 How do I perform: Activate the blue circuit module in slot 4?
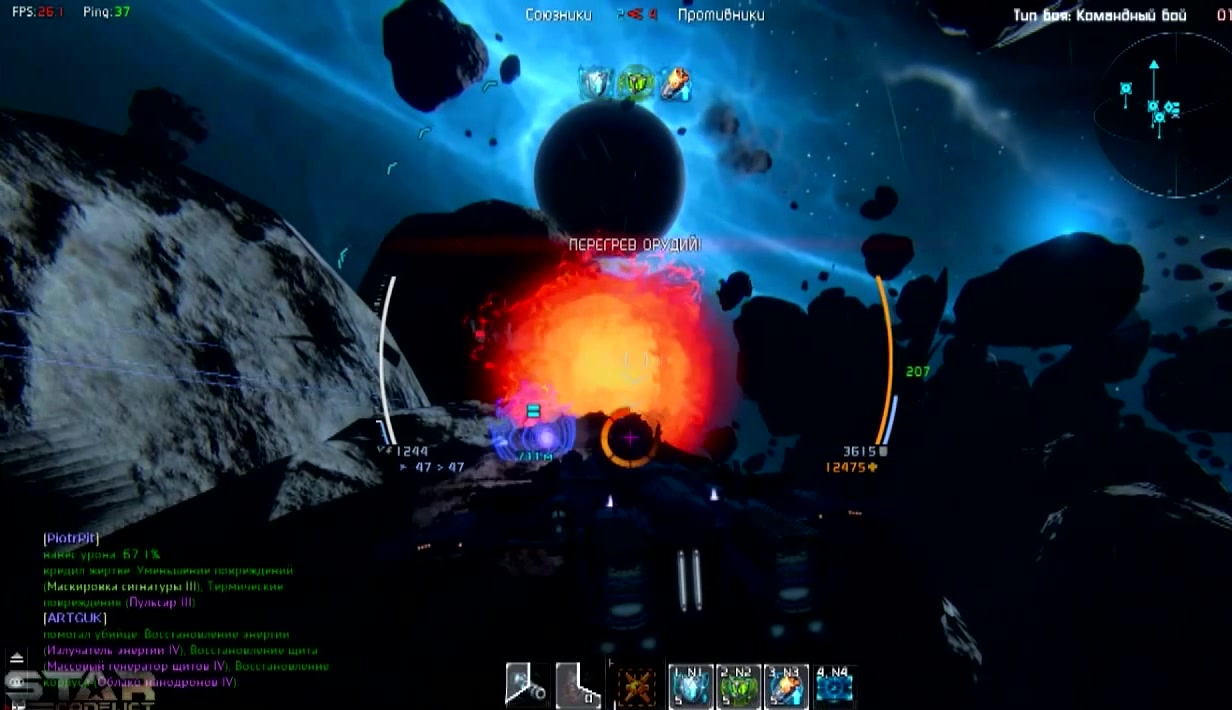tap(834, 687)
